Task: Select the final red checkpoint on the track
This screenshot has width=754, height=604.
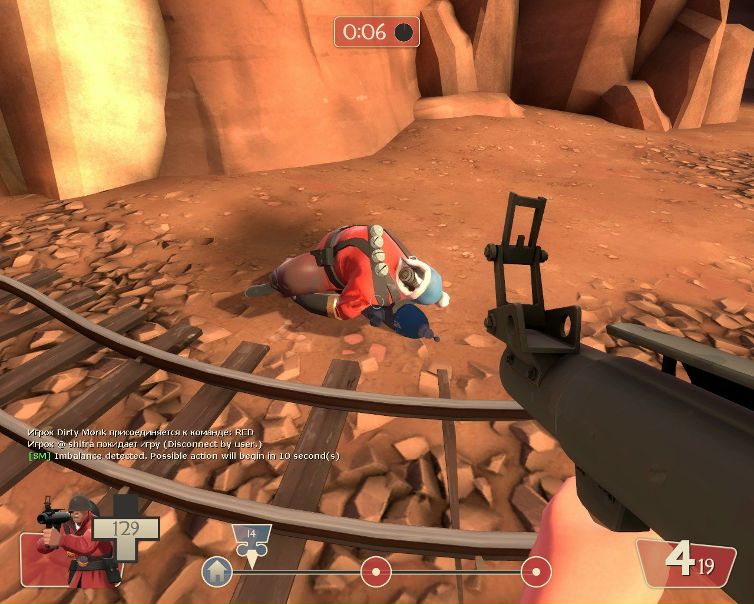Action: point(536,572)
